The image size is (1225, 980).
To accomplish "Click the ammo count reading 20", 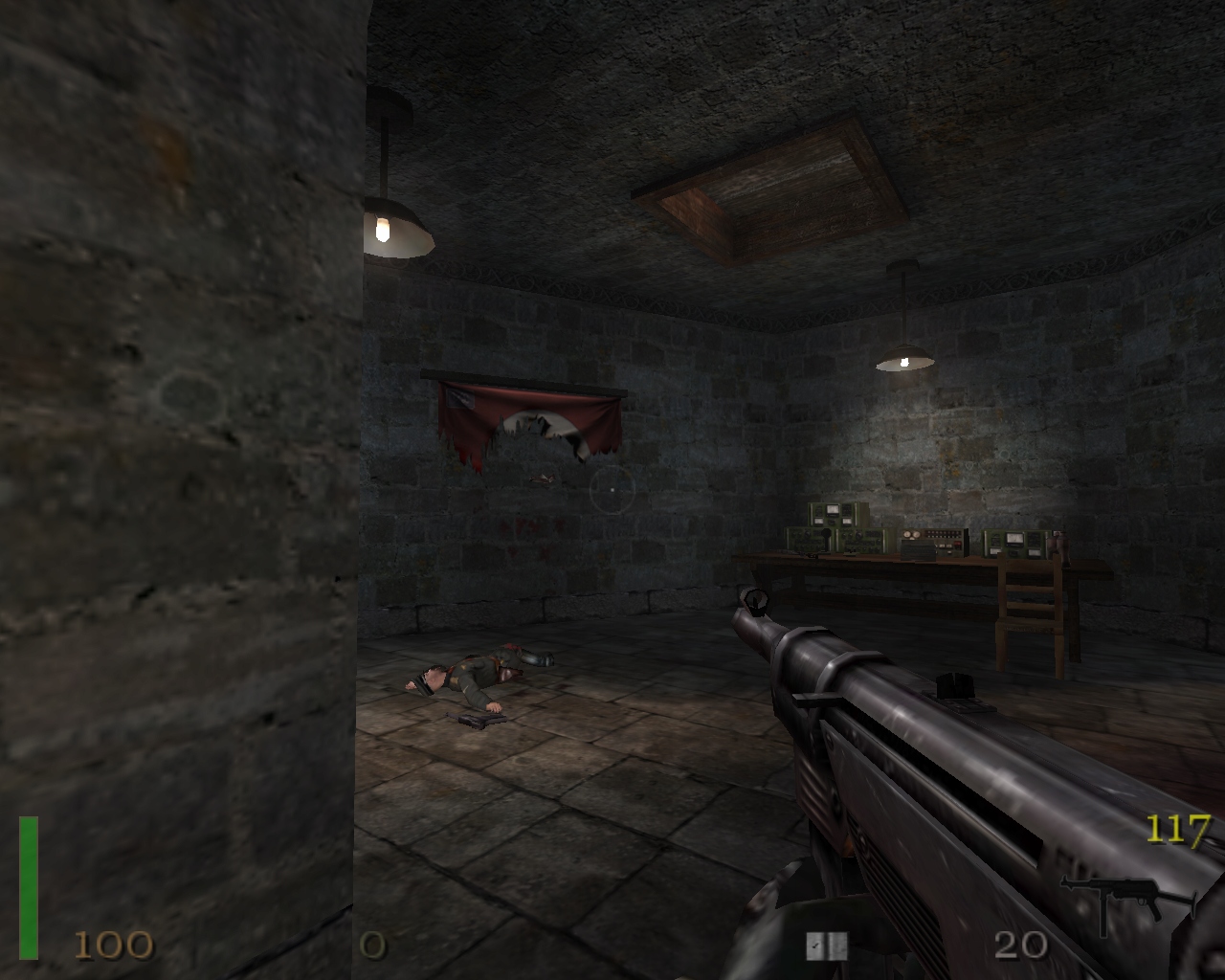I will [1022, 946].
